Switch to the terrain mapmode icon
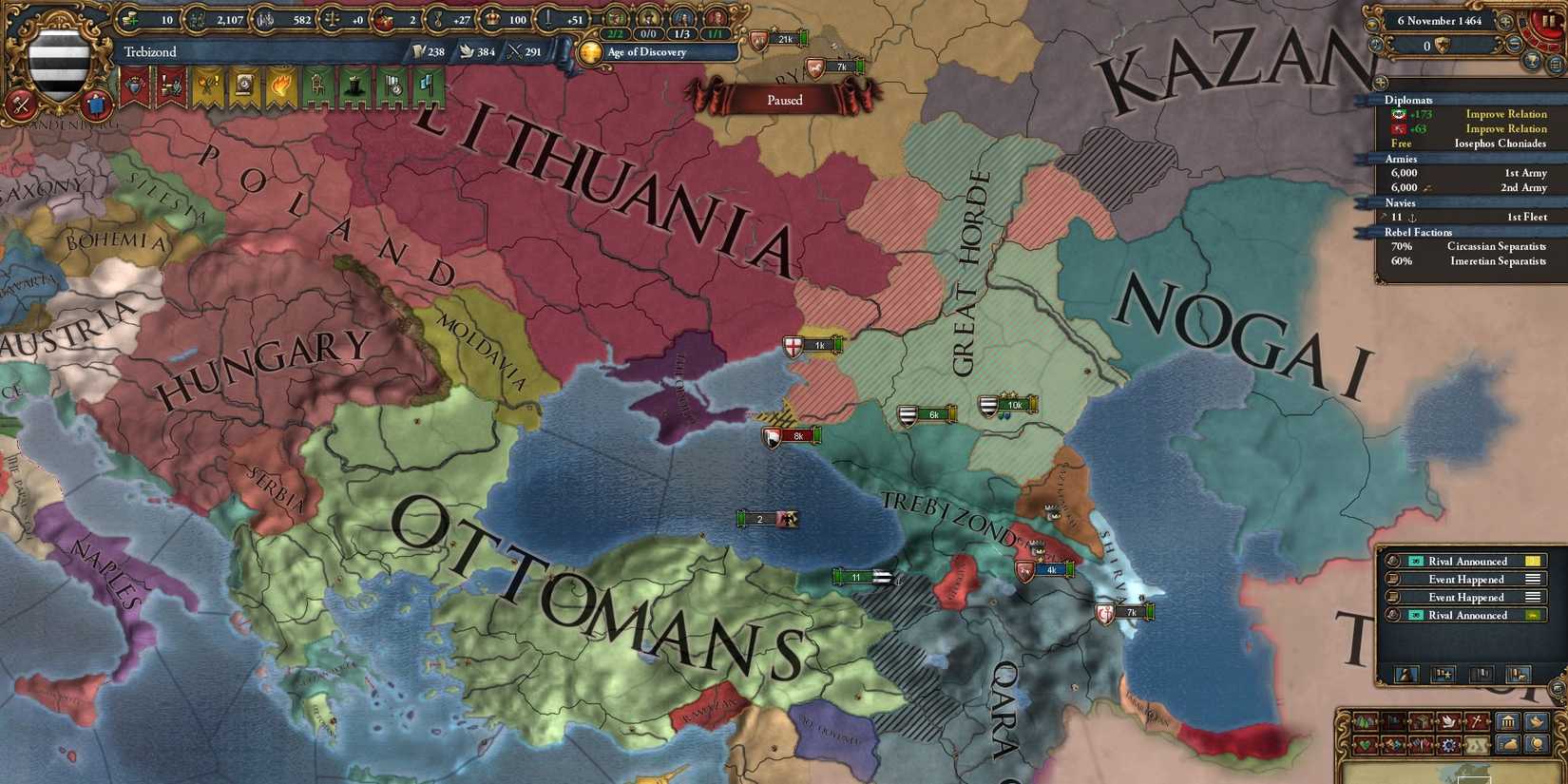Image resolution: width=1568 pixels, height=784 pixels. (1364, 720)
